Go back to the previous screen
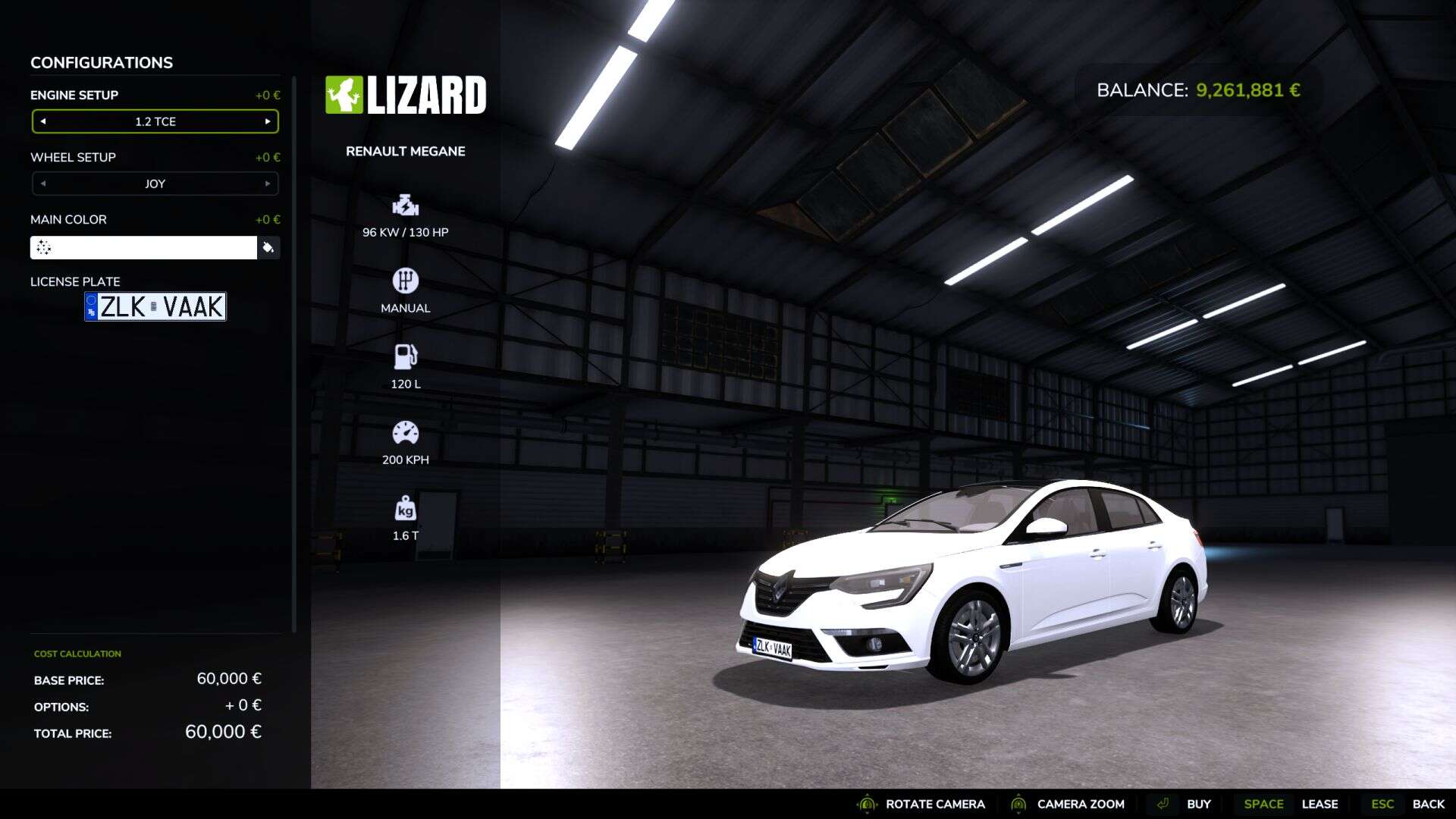This screenshot has width=1456, height=819. click(x=1428, y=804)
